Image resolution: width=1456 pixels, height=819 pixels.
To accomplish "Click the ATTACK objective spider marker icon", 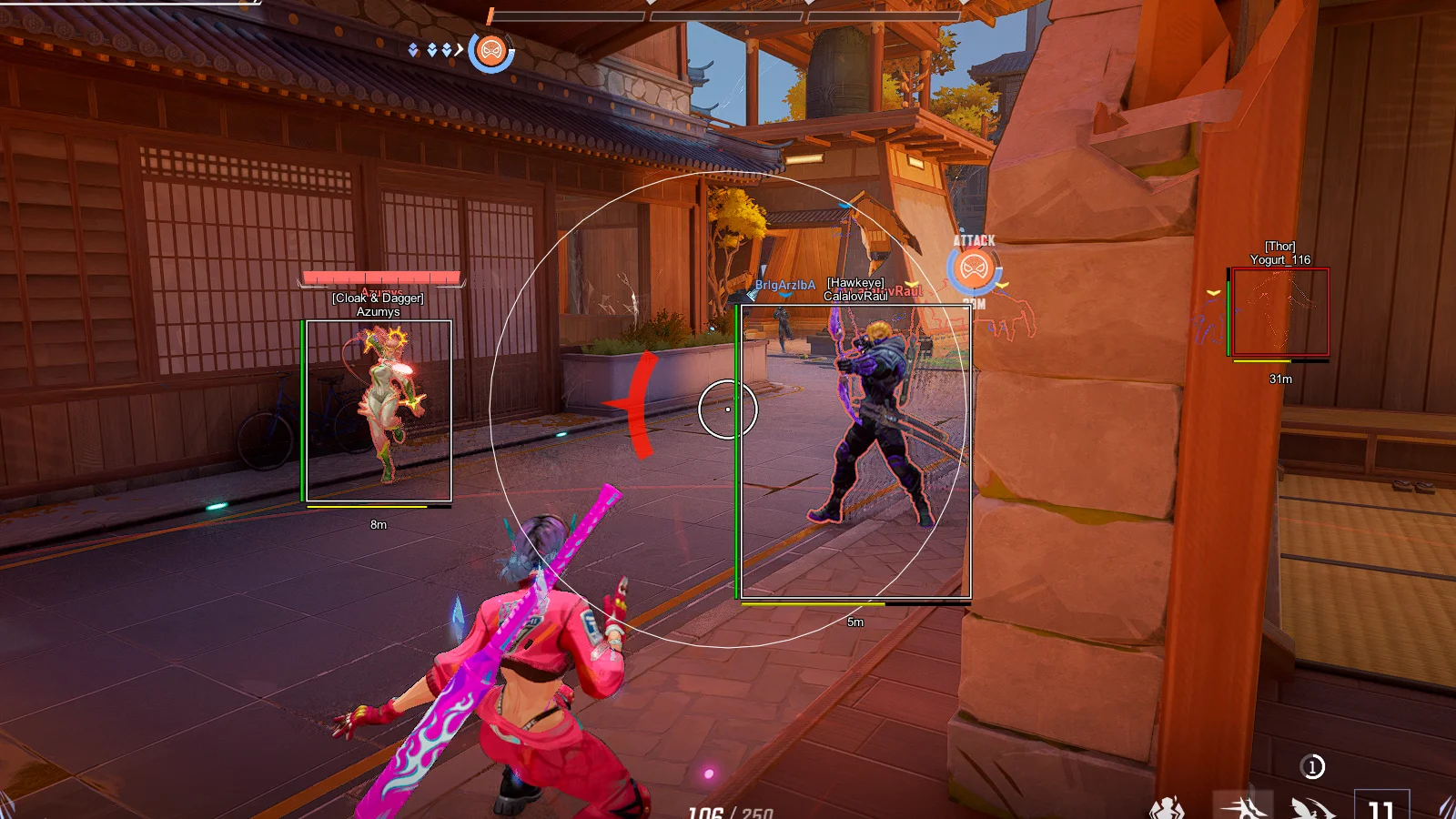I will click(x=974, y=268).
